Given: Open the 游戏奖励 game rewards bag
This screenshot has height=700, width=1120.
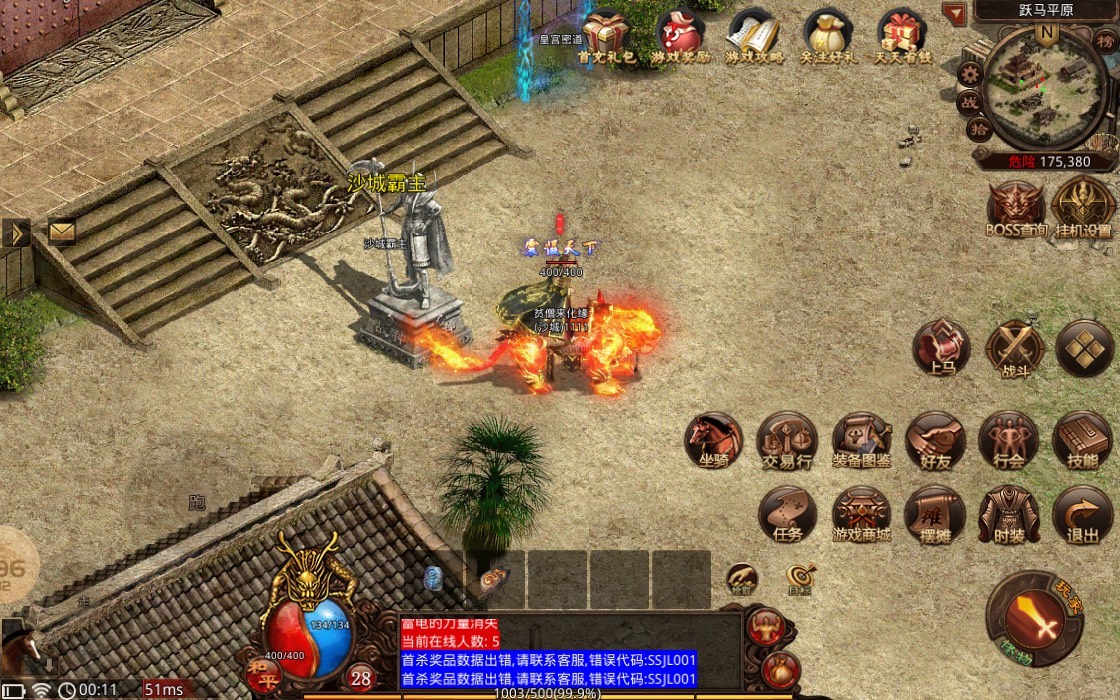Looking at the screenshot, I should click(680, 36).
